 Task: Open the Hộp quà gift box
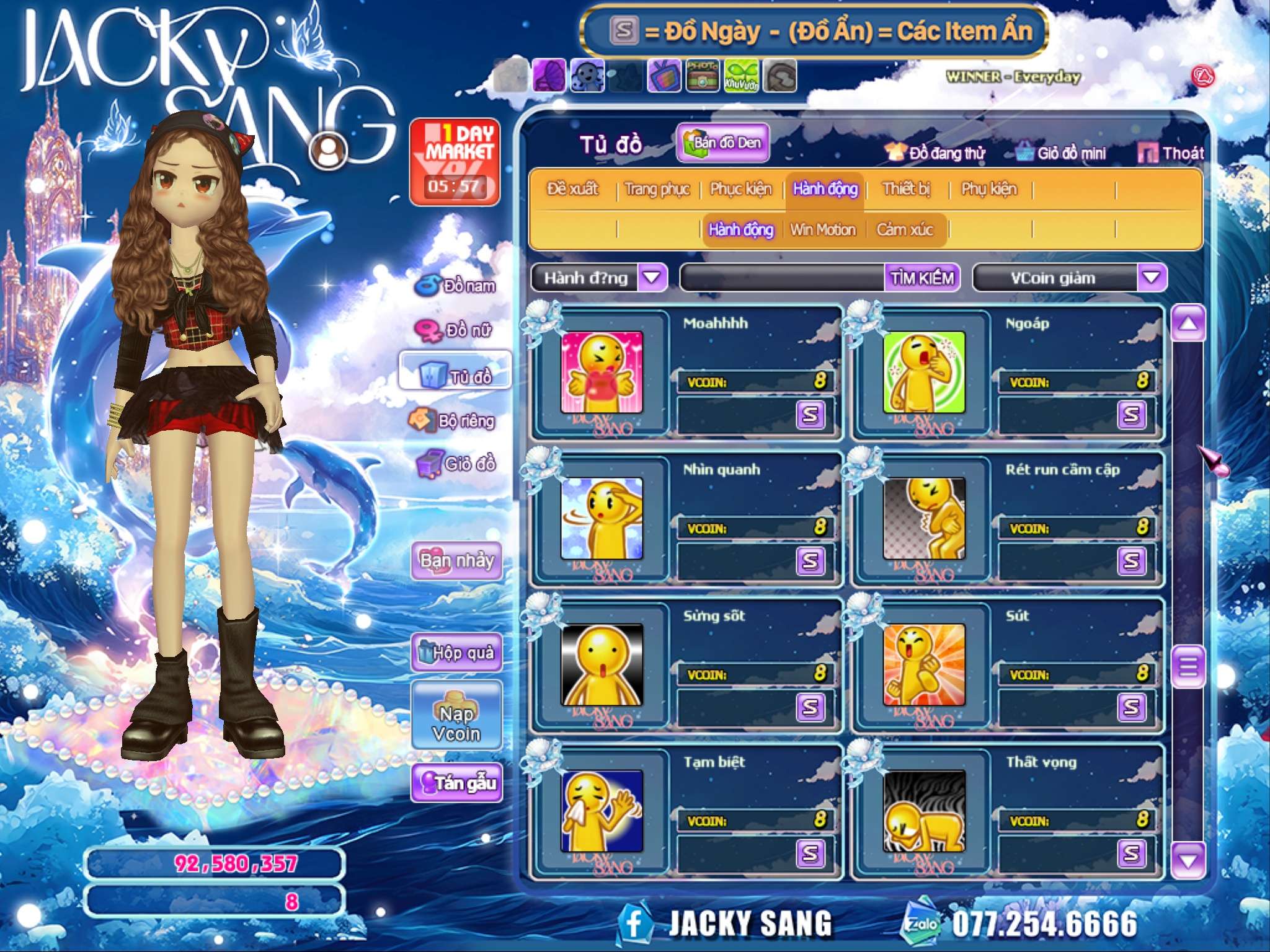(x=457, y=652)
